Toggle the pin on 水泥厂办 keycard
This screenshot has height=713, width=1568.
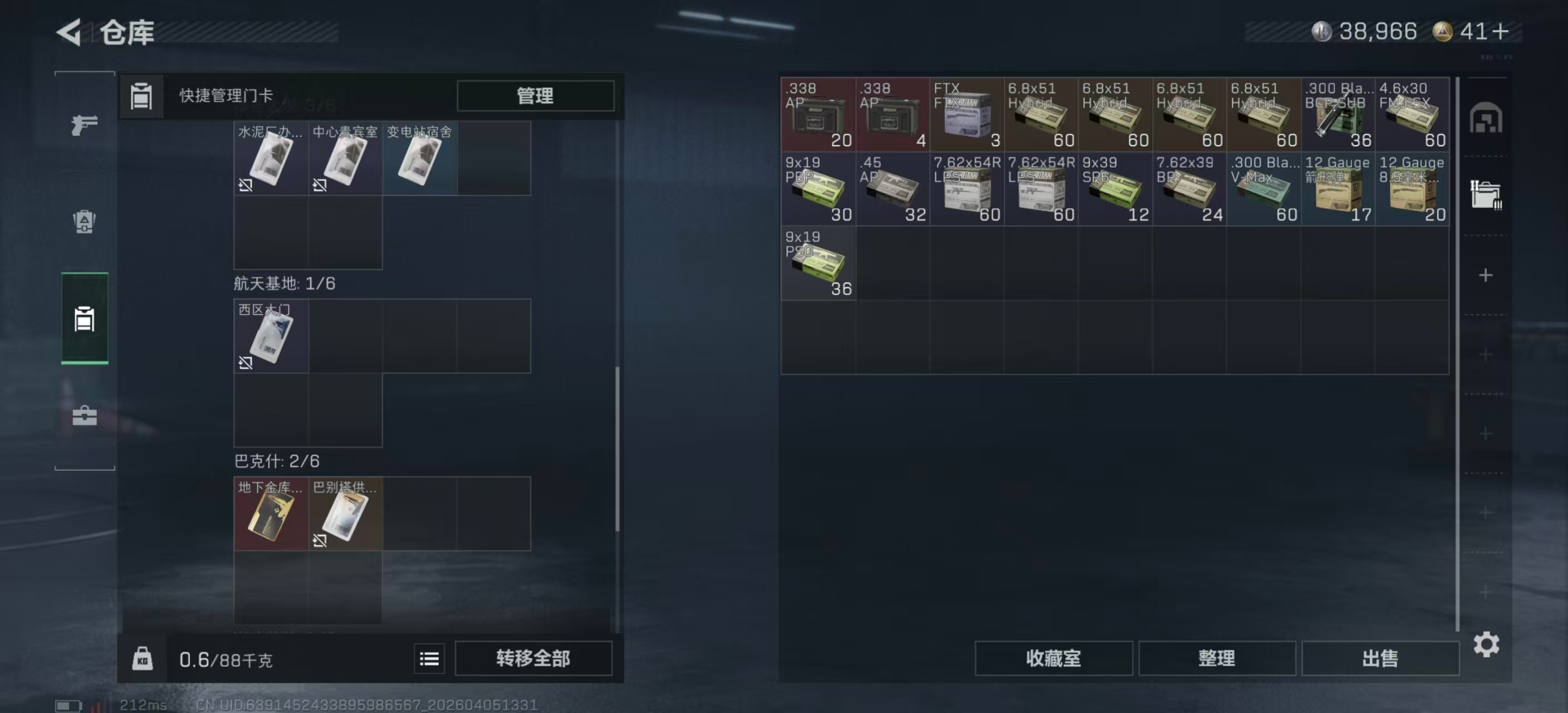[246, 184]
